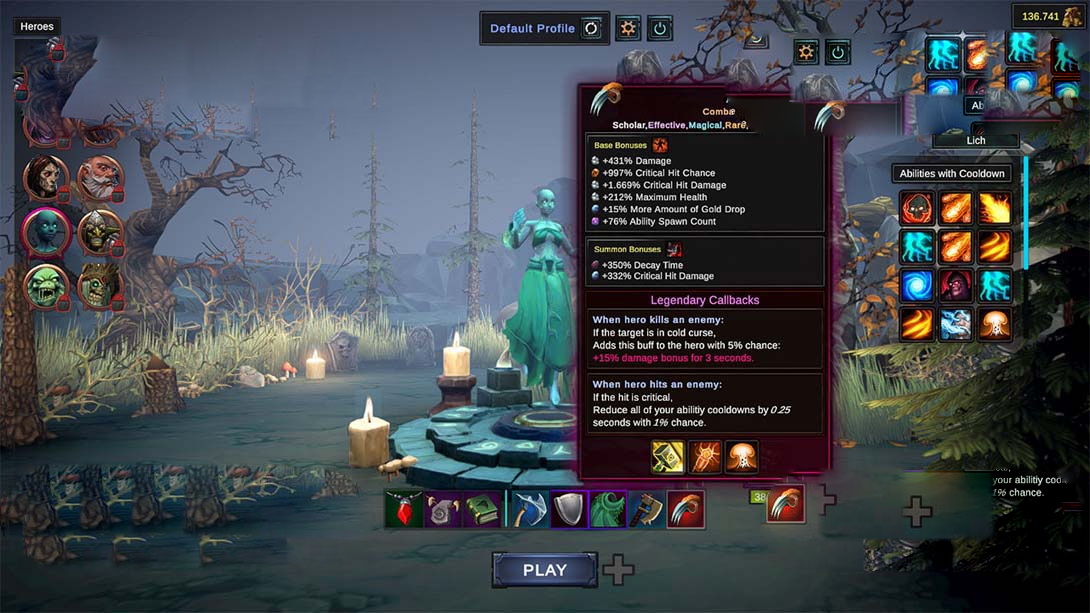Select the green cloak equipment slot
This screenshot has width=1090, height=613.
click(x=608, y=509)
